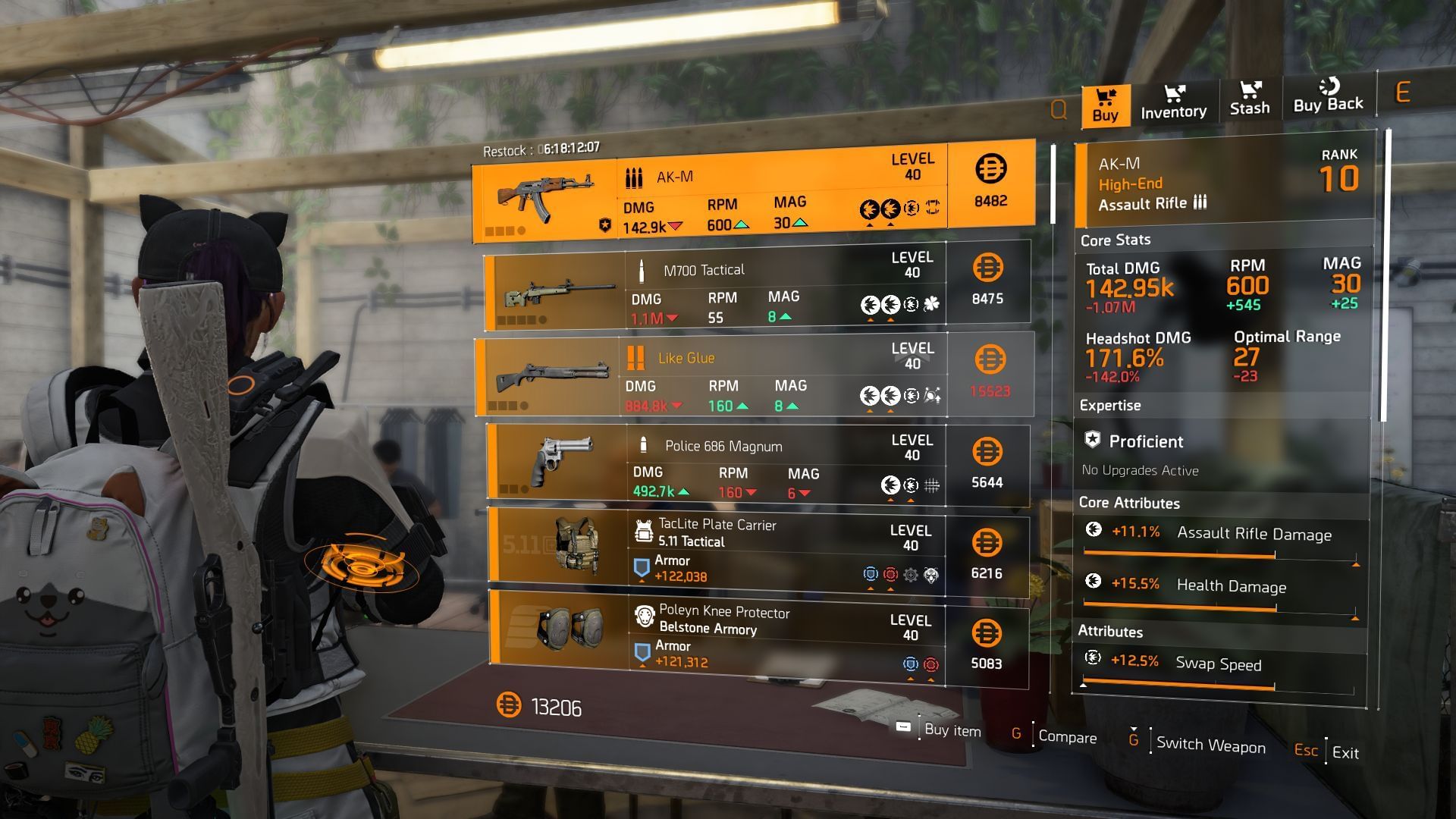Open the Inventory tab
Viewport: 1456px width, 819px height.
[1173, 102]
